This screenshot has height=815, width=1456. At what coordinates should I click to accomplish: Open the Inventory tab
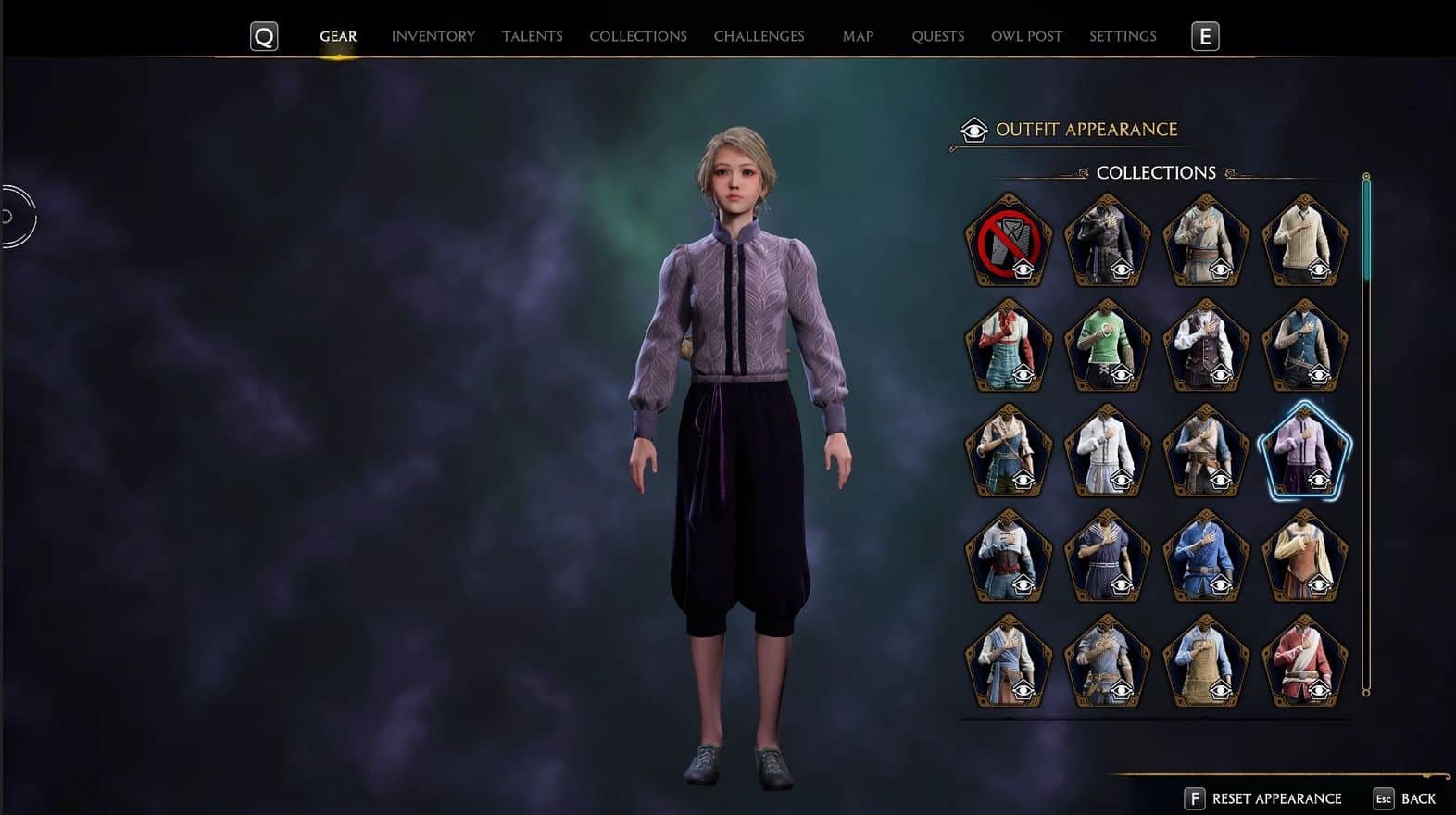(433, 36)
